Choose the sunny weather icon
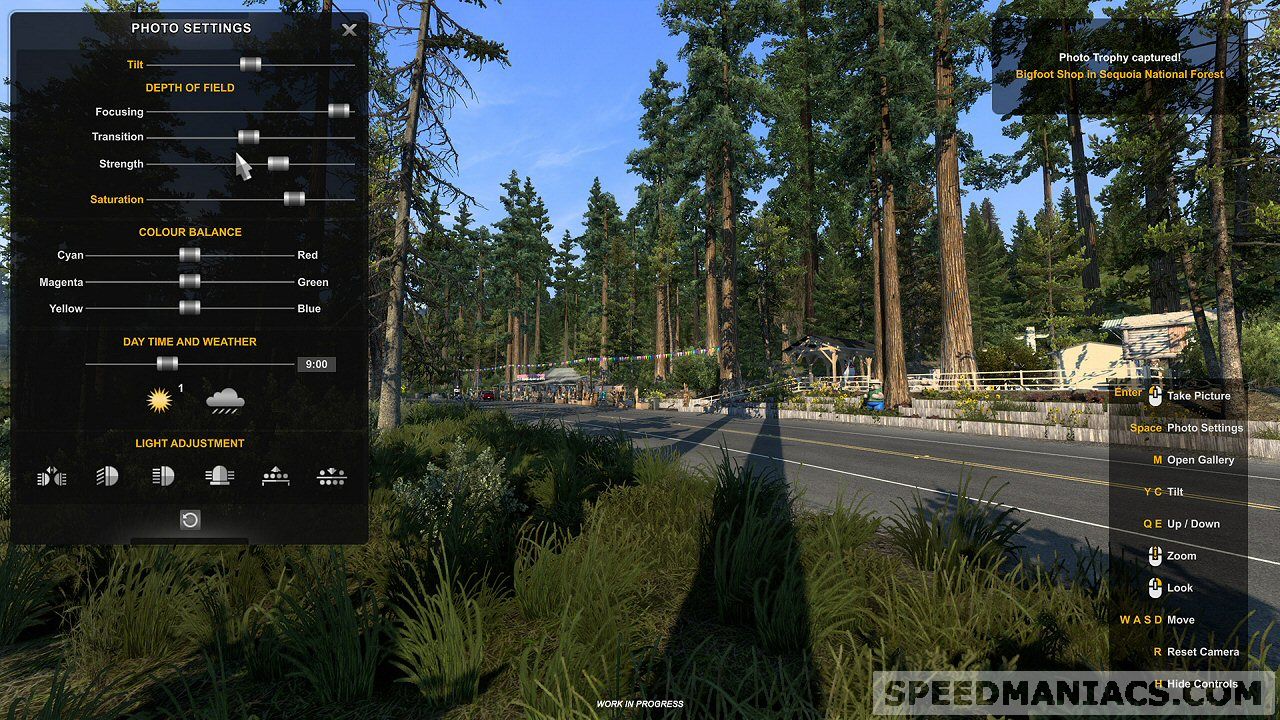The height and width of the screenshot is (720, 1280). coord(159,401)
